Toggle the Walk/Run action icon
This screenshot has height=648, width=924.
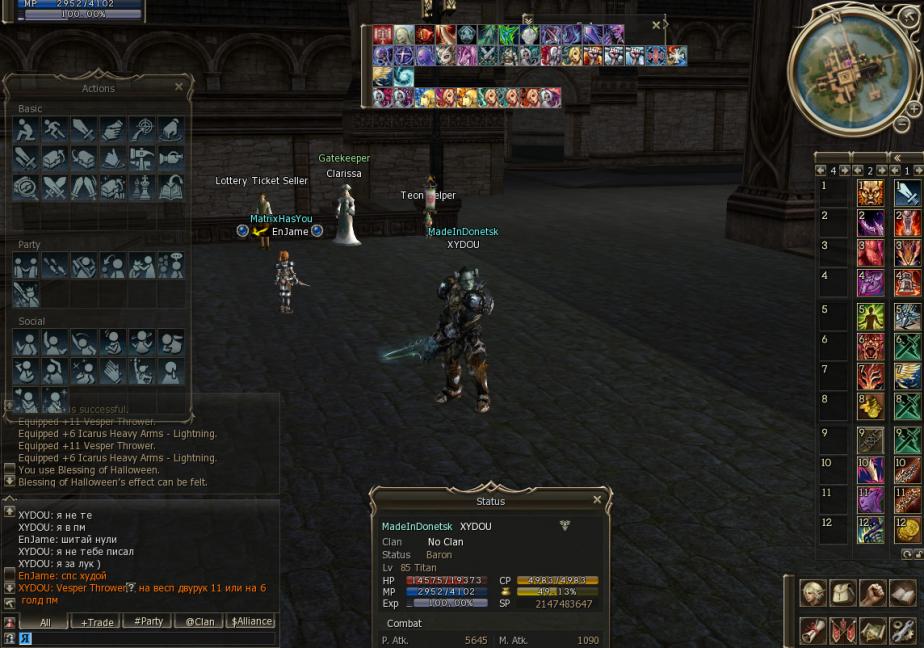point(55,129)
